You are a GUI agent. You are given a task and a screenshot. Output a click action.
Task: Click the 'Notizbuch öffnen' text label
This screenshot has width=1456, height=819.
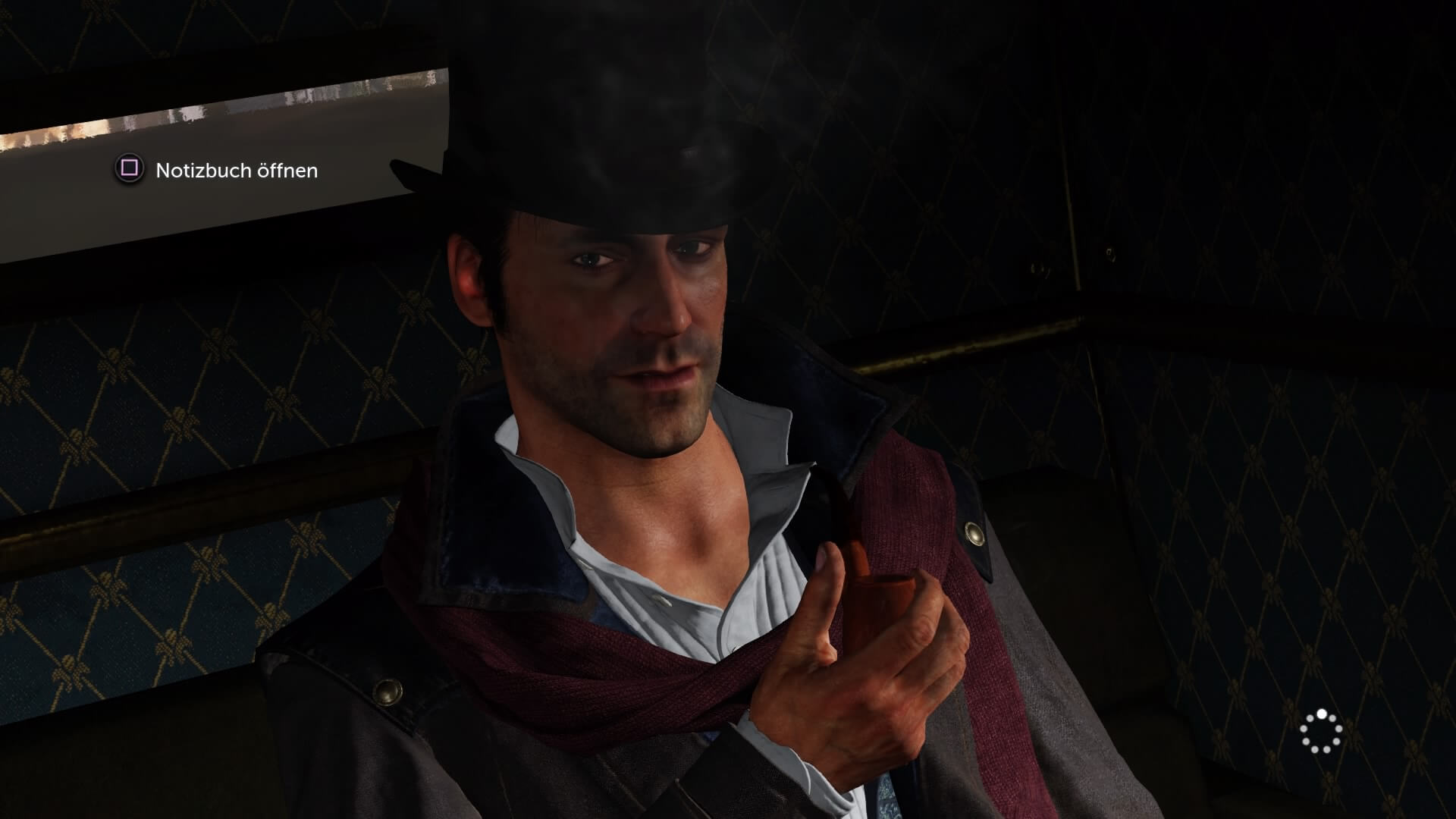[x=235, y=171]
